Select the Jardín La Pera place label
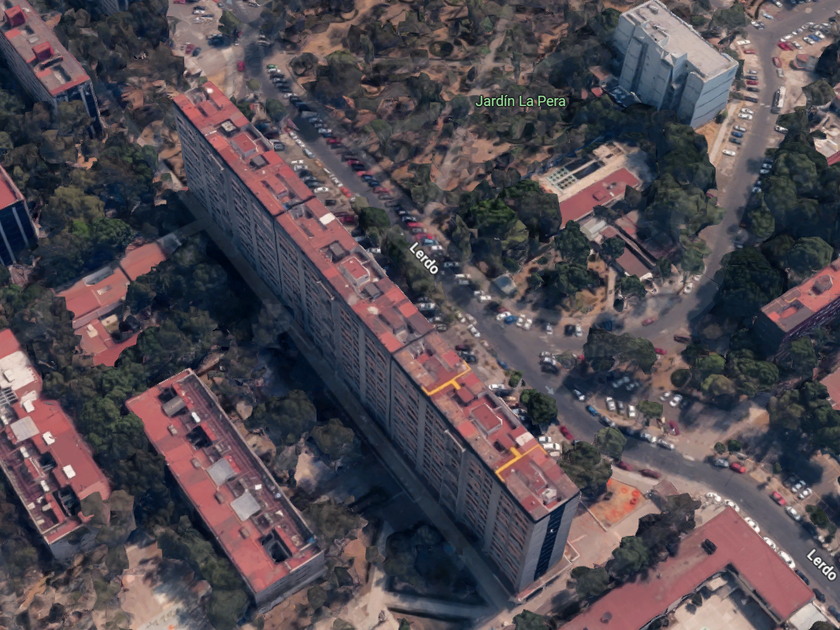This screenshot has width=840, height=630. pyautogui.click(x=520, y=101)
